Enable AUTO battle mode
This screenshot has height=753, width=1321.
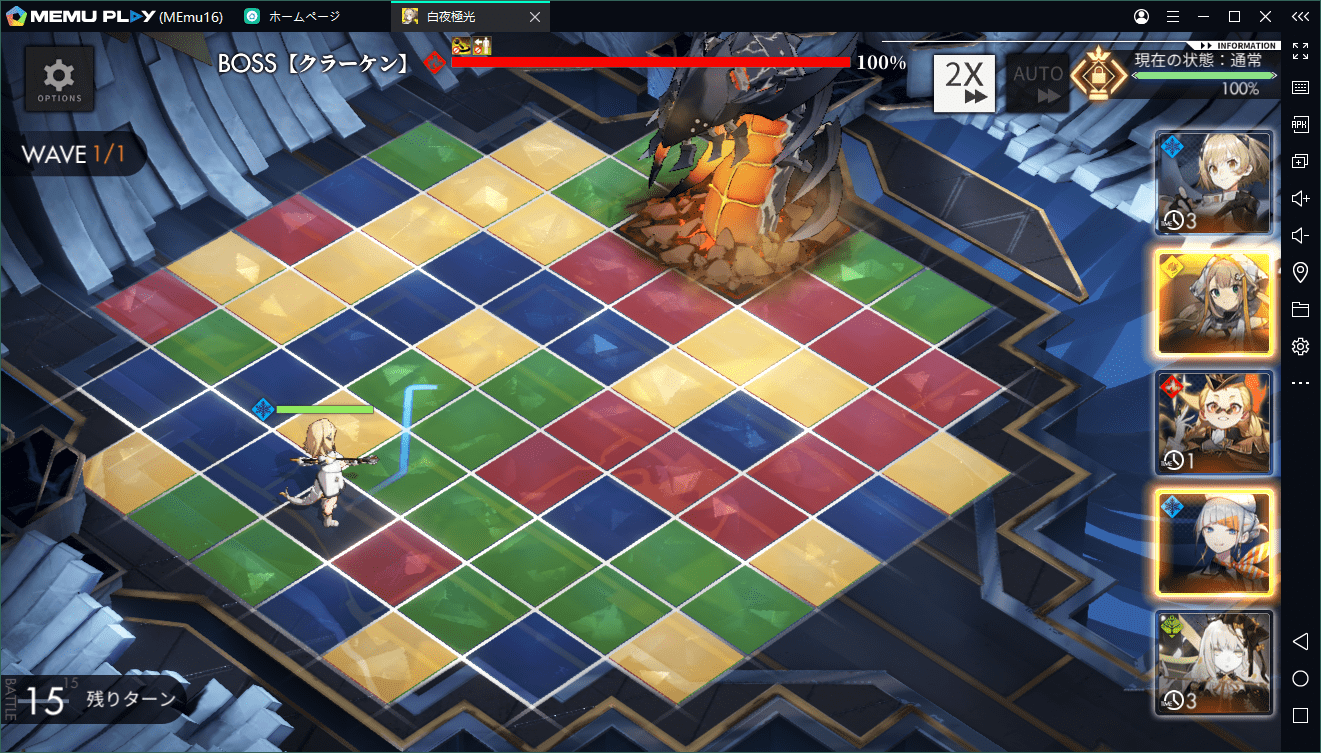click(1037, 82)
